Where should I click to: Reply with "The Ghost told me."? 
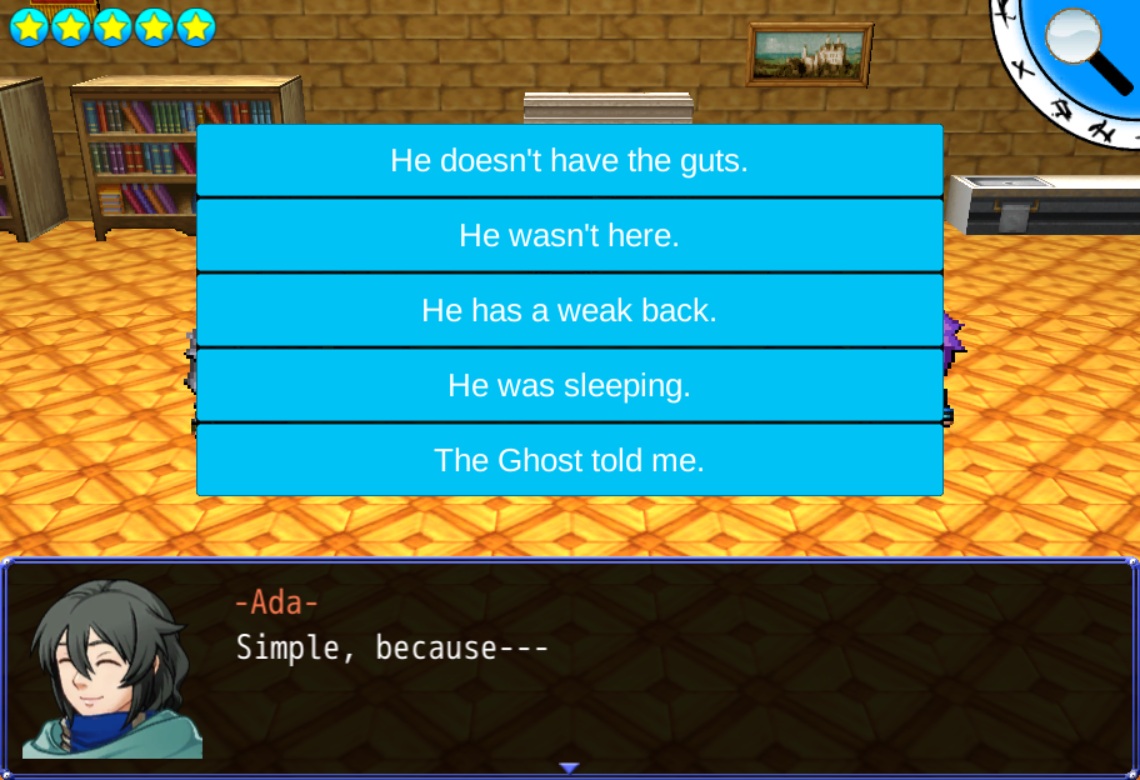(x=569, y=460)
